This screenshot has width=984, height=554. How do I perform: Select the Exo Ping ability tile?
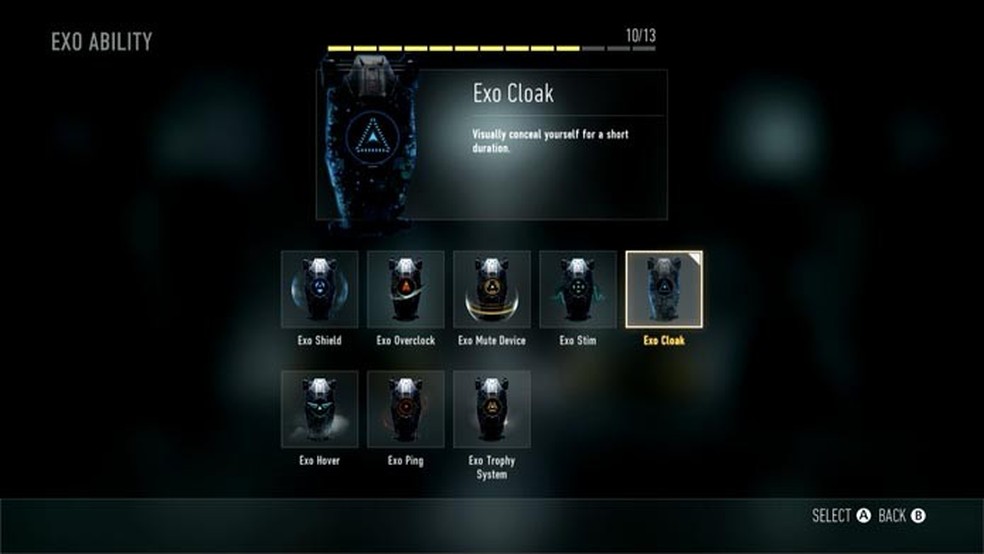click(x=406, y=409)
